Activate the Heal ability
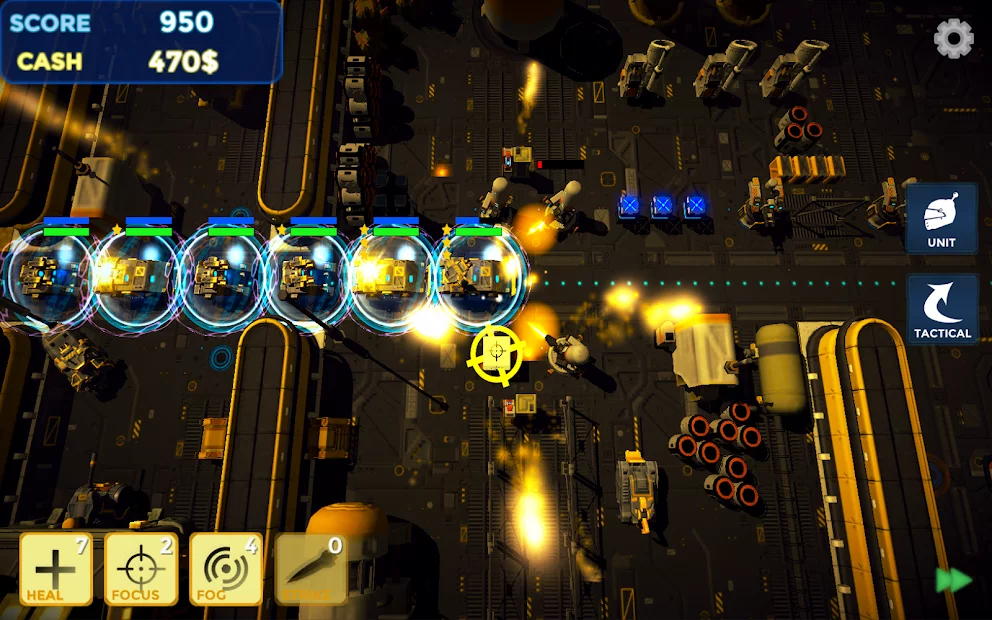 [x=56, y=569]
